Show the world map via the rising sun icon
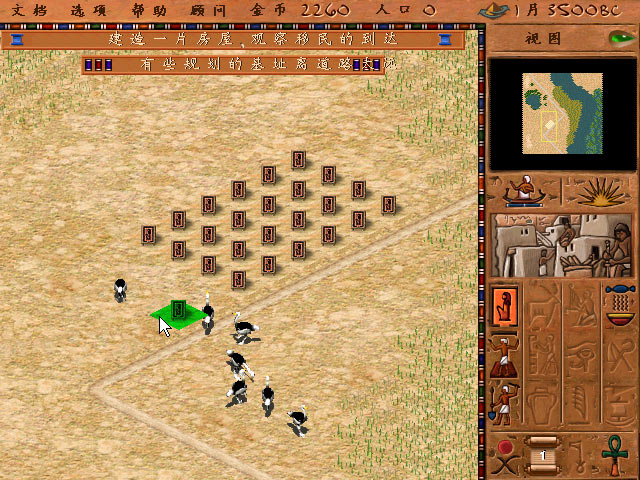Screen dimensions: 640x480 (x=598, y=190)
